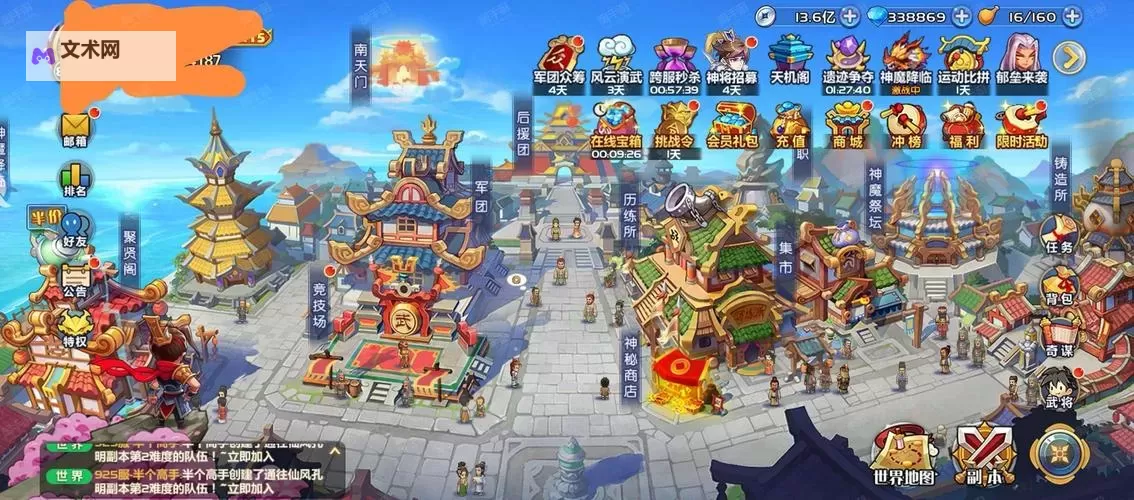Expand the event row with the yellow arrow
The image size is (1134, 500).
click(1069, 57)
